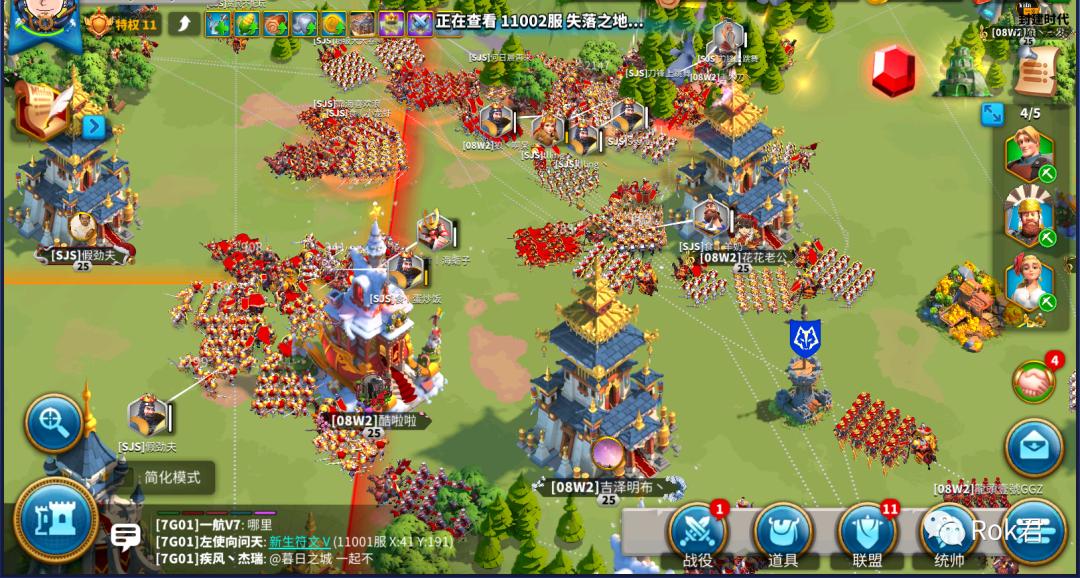Select the gold coin buff icon

point(334,24)
